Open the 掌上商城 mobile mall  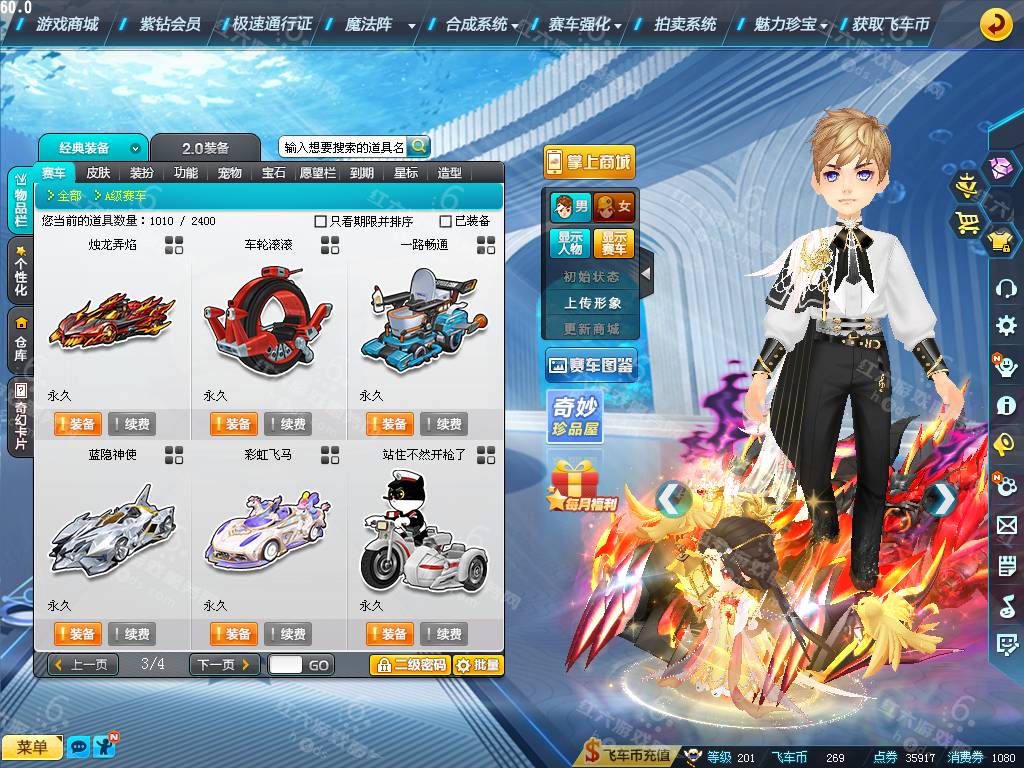click(x=590, y=162)
